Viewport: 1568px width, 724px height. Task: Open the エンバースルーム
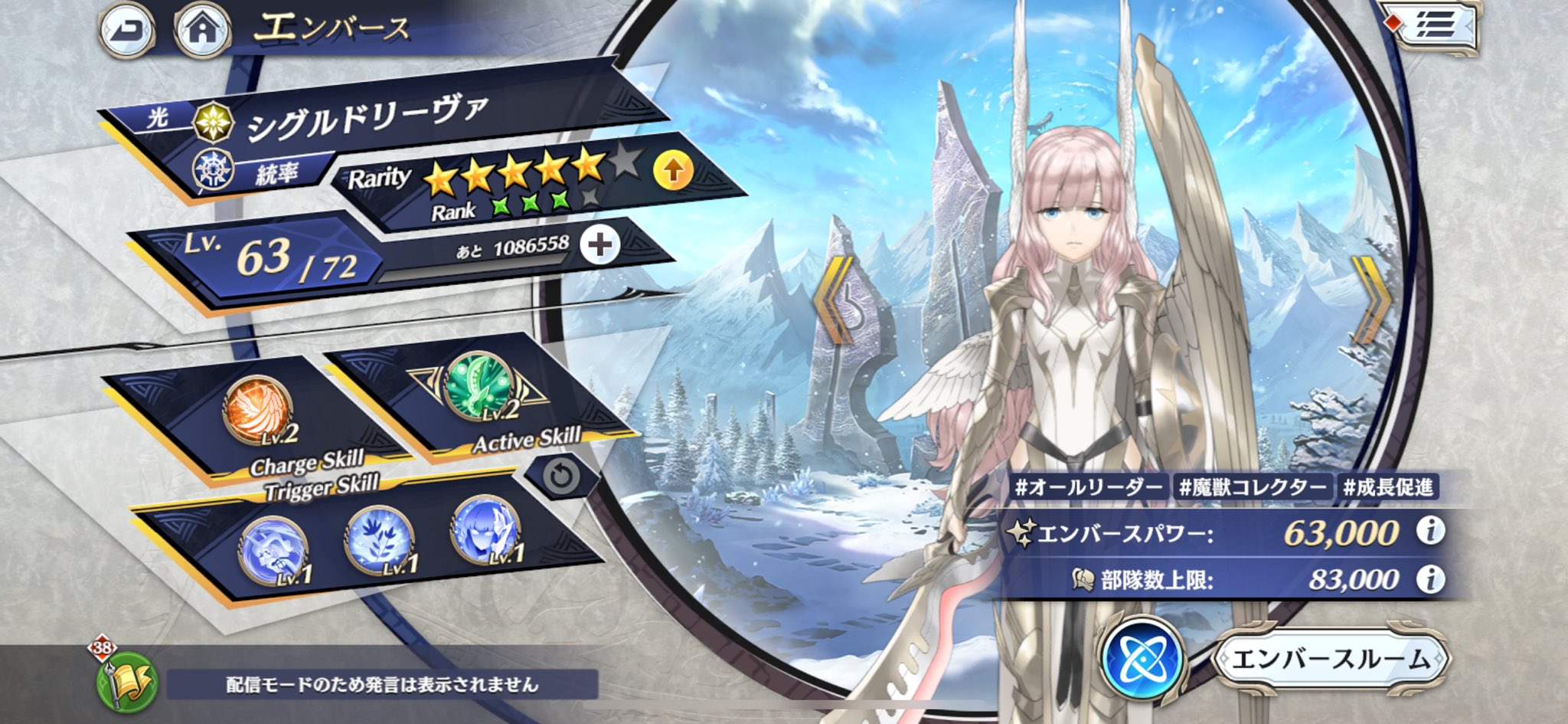click(1331, 658)
